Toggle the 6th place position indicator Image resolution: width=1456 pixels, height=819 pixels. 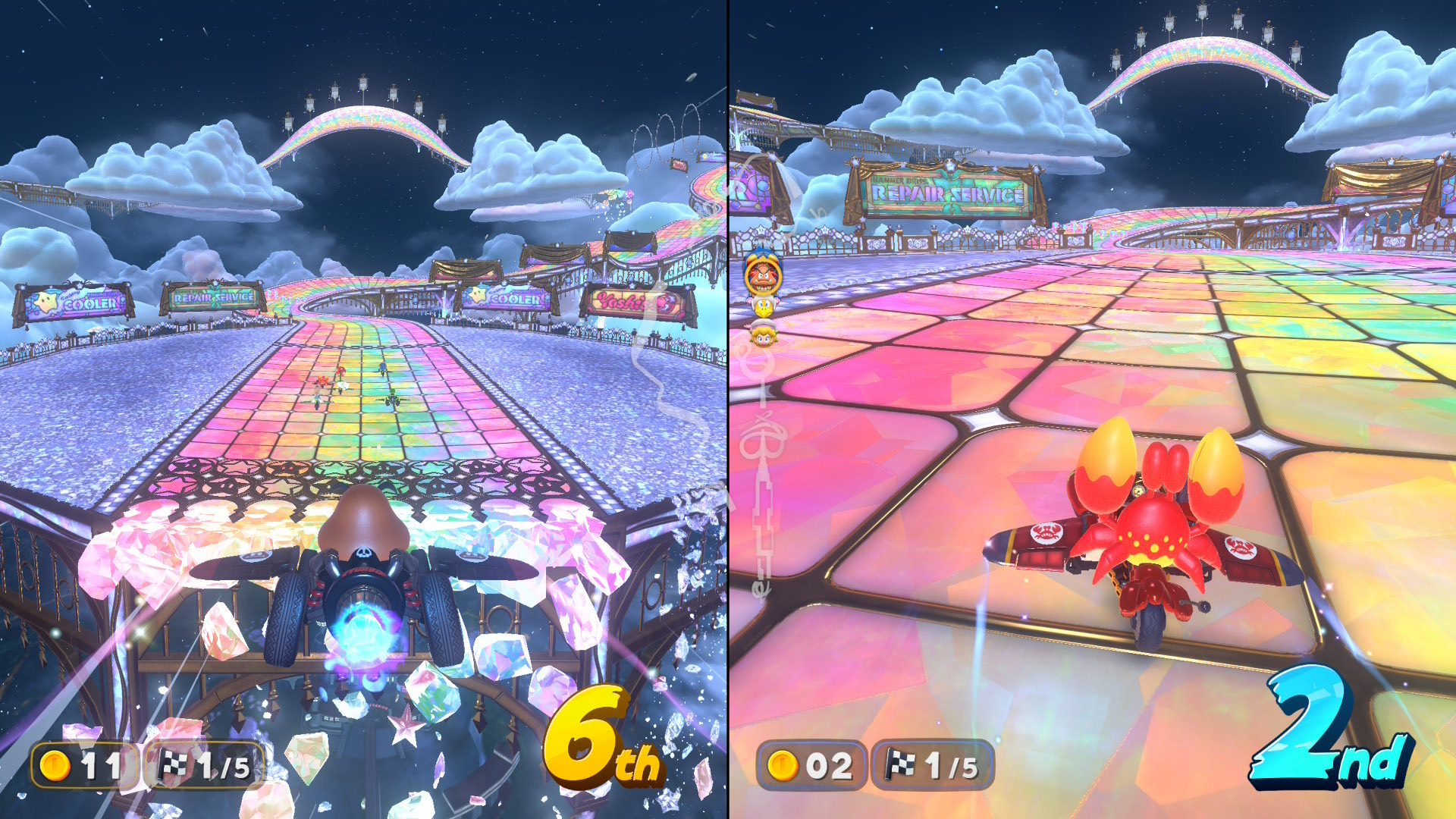pos(598,739)
